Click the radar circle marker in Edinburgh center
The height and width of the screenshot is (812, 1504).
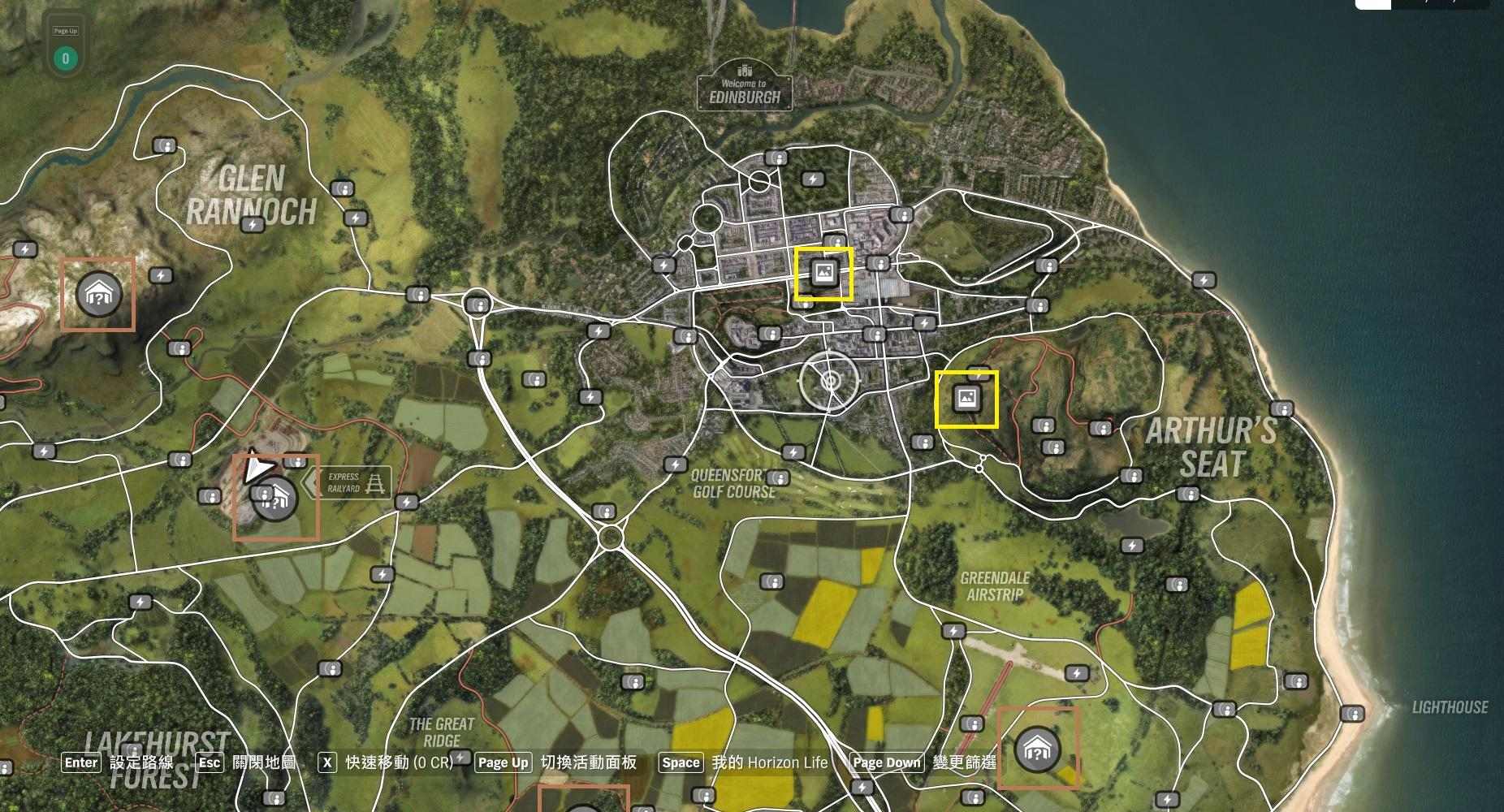830,378
